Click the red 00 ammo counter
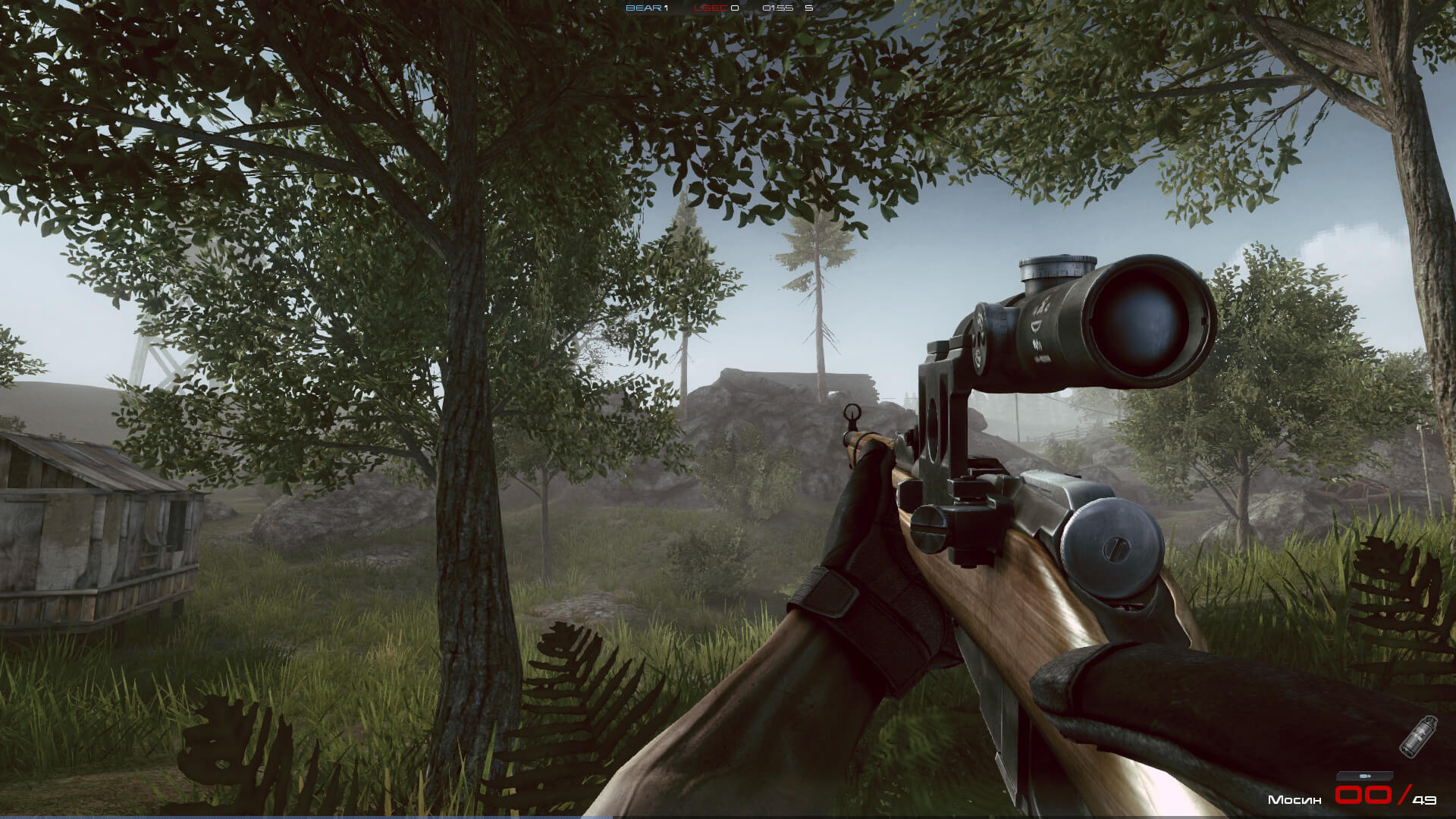 click(1365, 795)
